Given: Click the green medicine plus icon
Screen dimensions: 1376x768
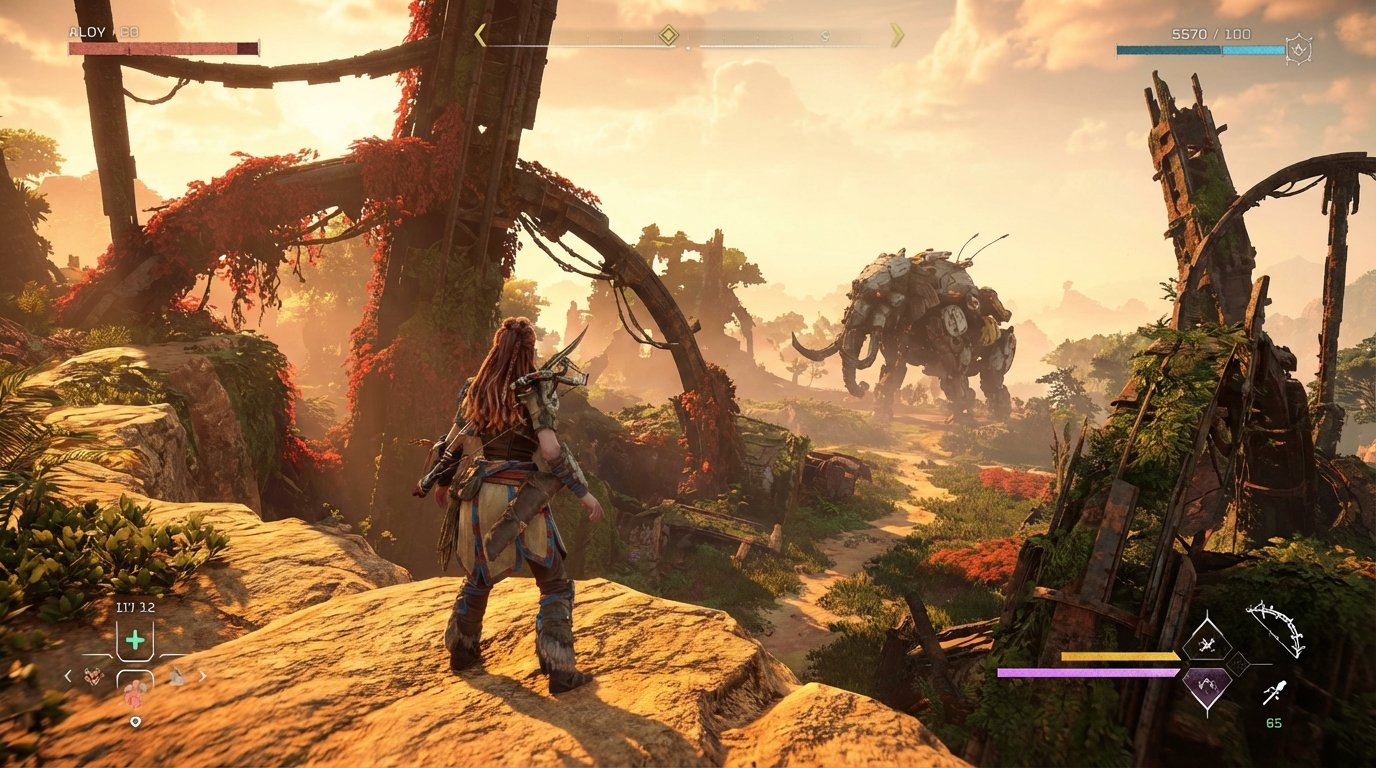Looking at the screenshot, I should [135, 638].
